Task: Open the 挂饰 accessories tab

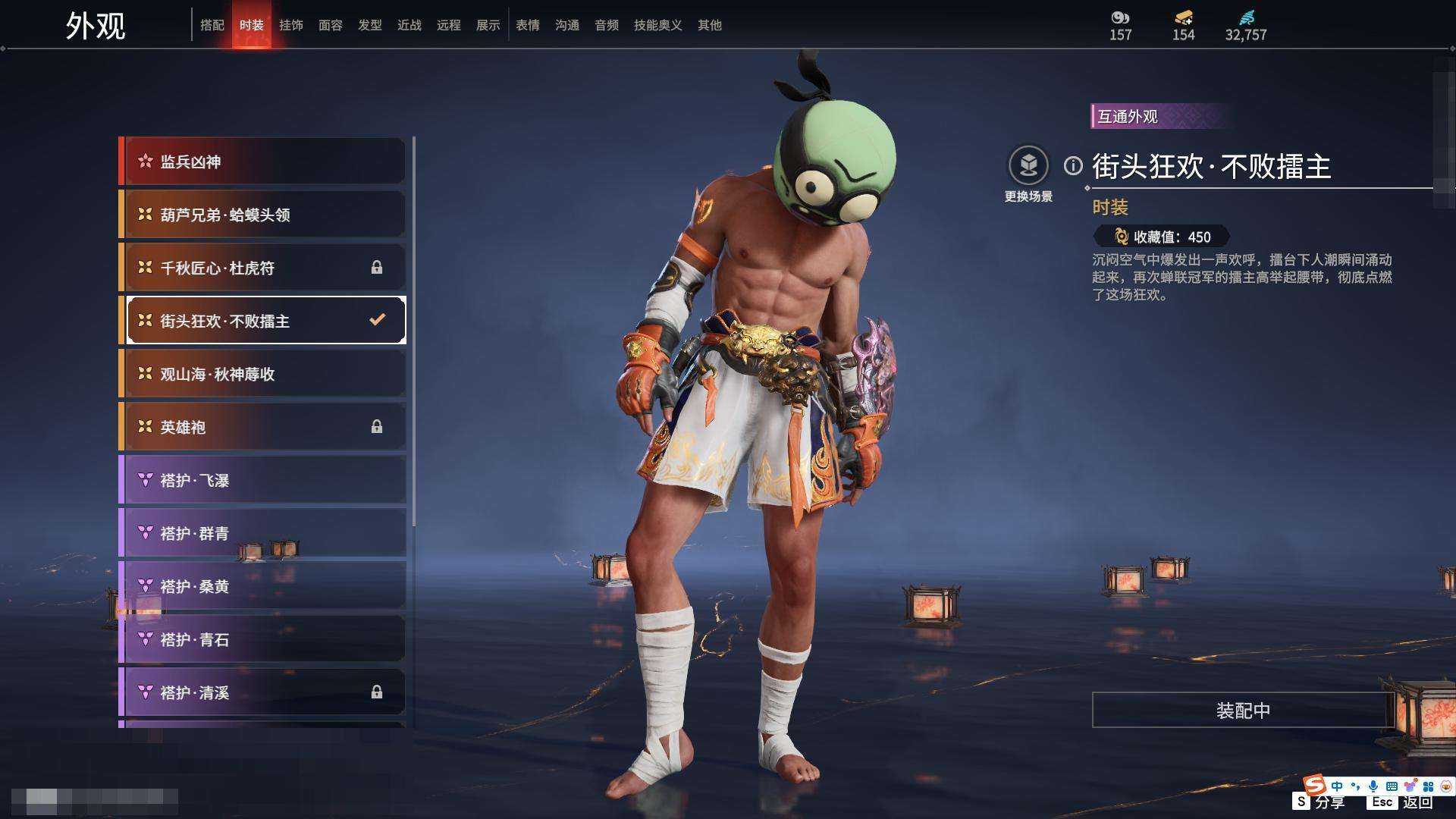Action: pos(291,25)
